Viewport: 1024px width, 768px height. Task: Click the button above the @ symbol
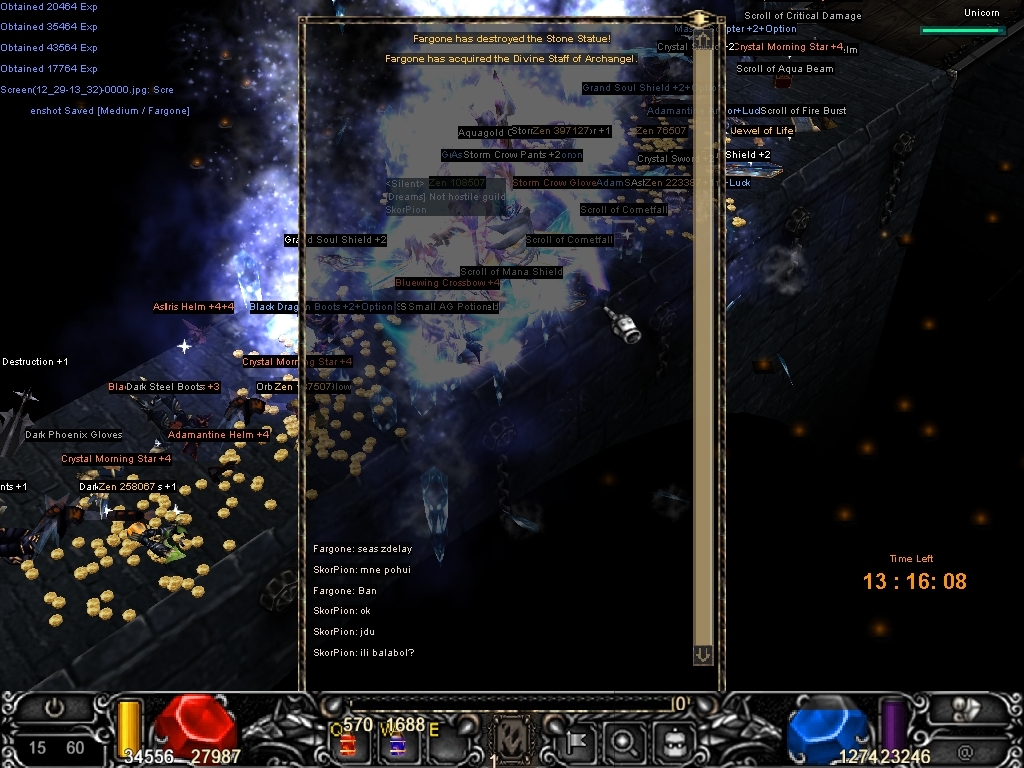pos(965,708)
